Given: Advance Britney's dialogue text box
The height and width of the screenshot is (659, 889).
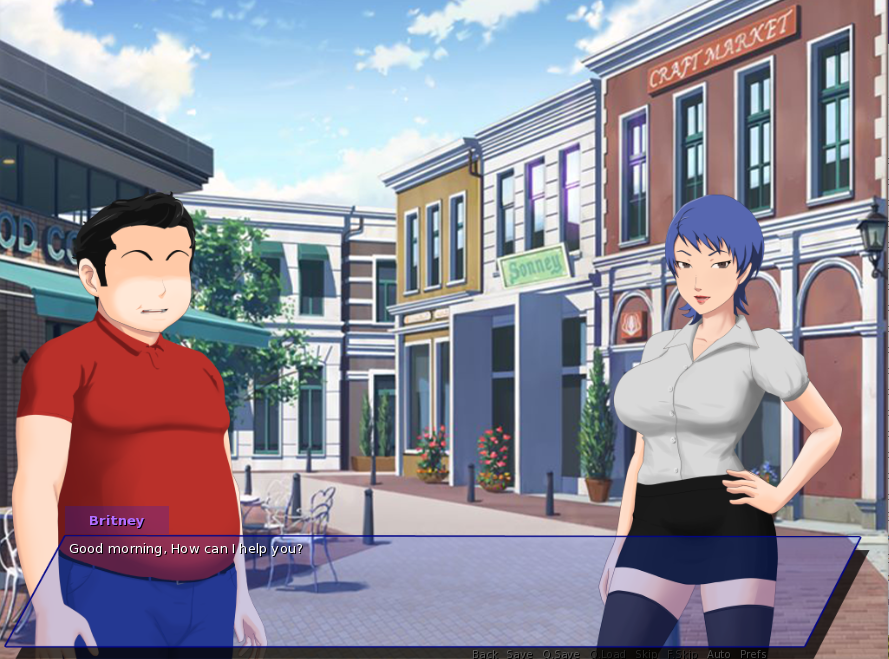Looking at the screenshot, I should pos(430,590).
